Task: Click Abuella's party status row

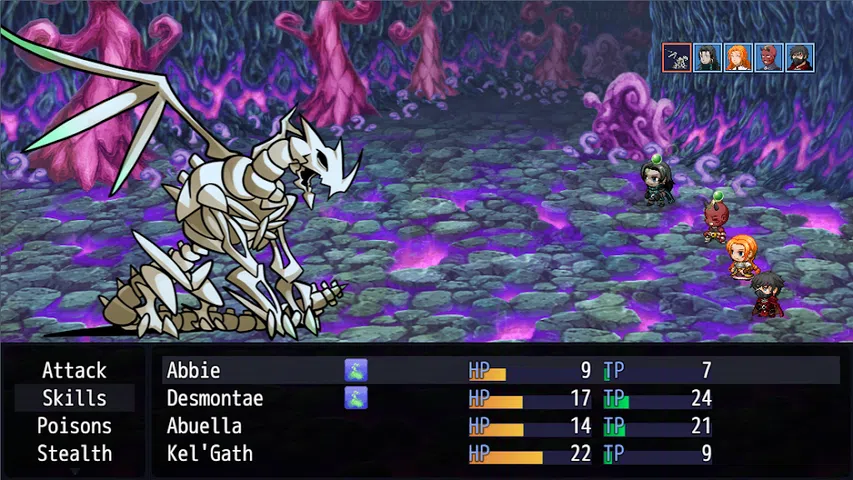Action: [x=500, y=426]
